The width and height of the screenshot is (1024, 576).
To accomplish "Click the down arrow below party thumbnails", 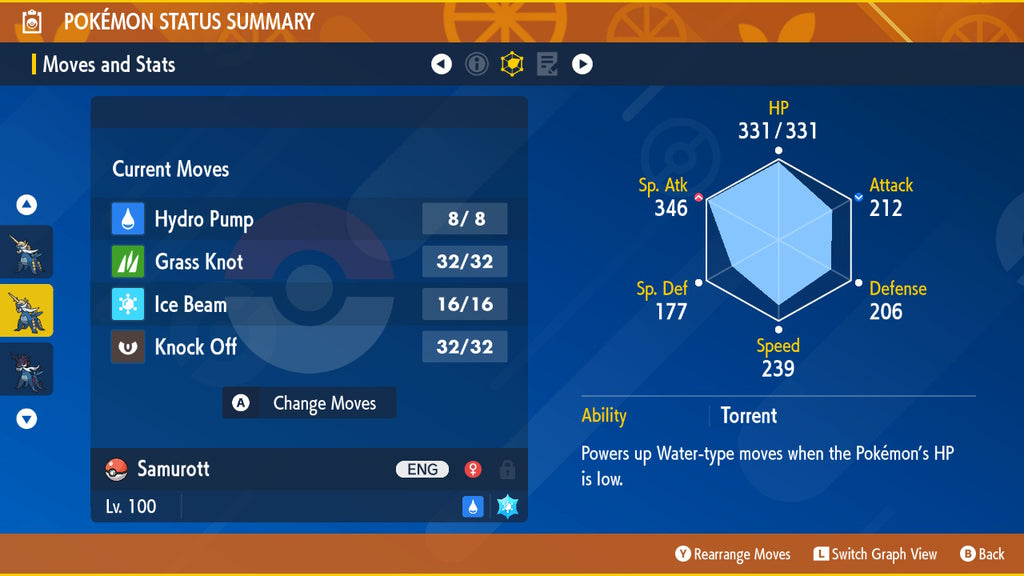I will (x=27, y=419).
